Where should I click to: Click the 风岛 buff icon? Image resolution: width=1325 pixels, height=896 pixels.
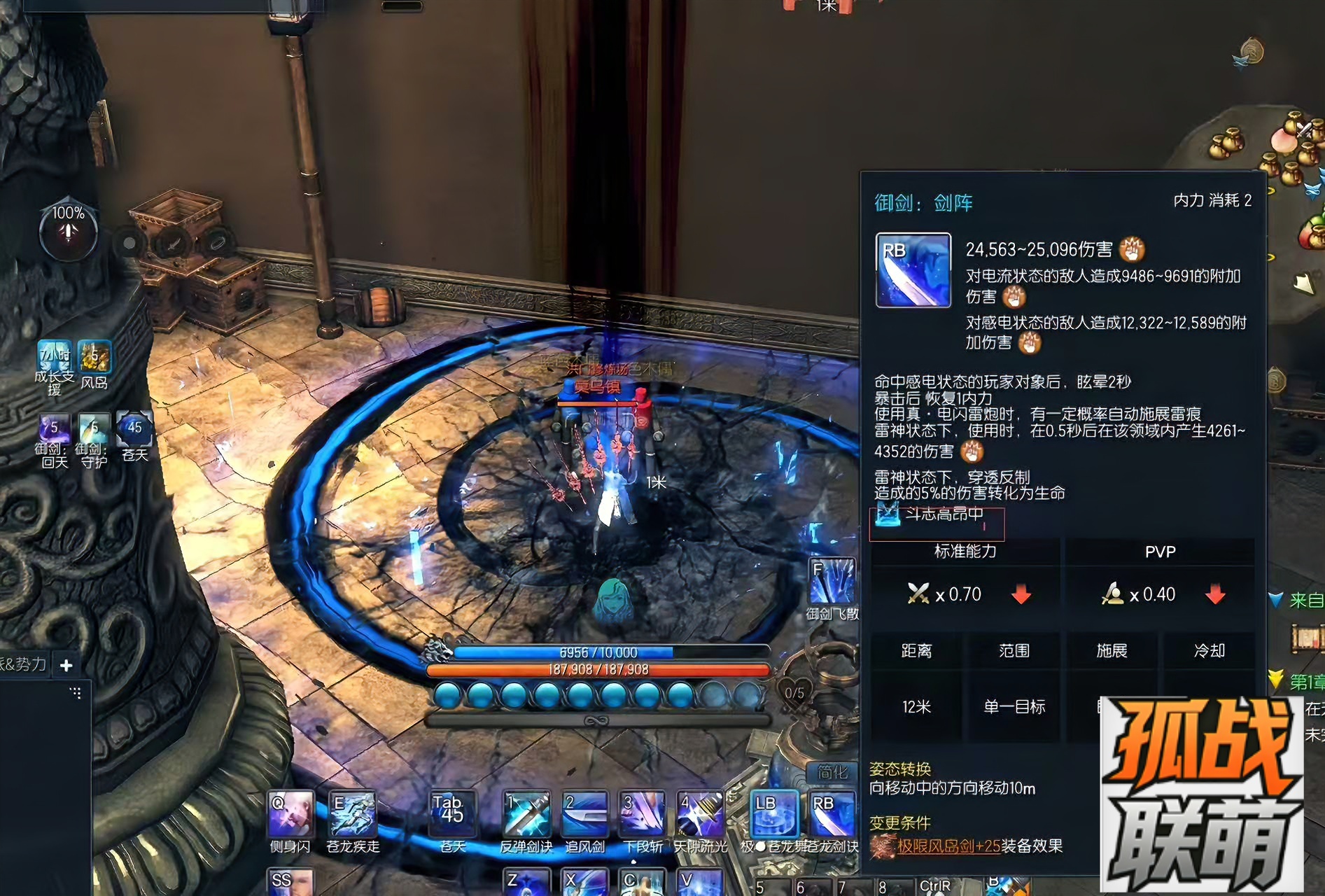[94, 357]
